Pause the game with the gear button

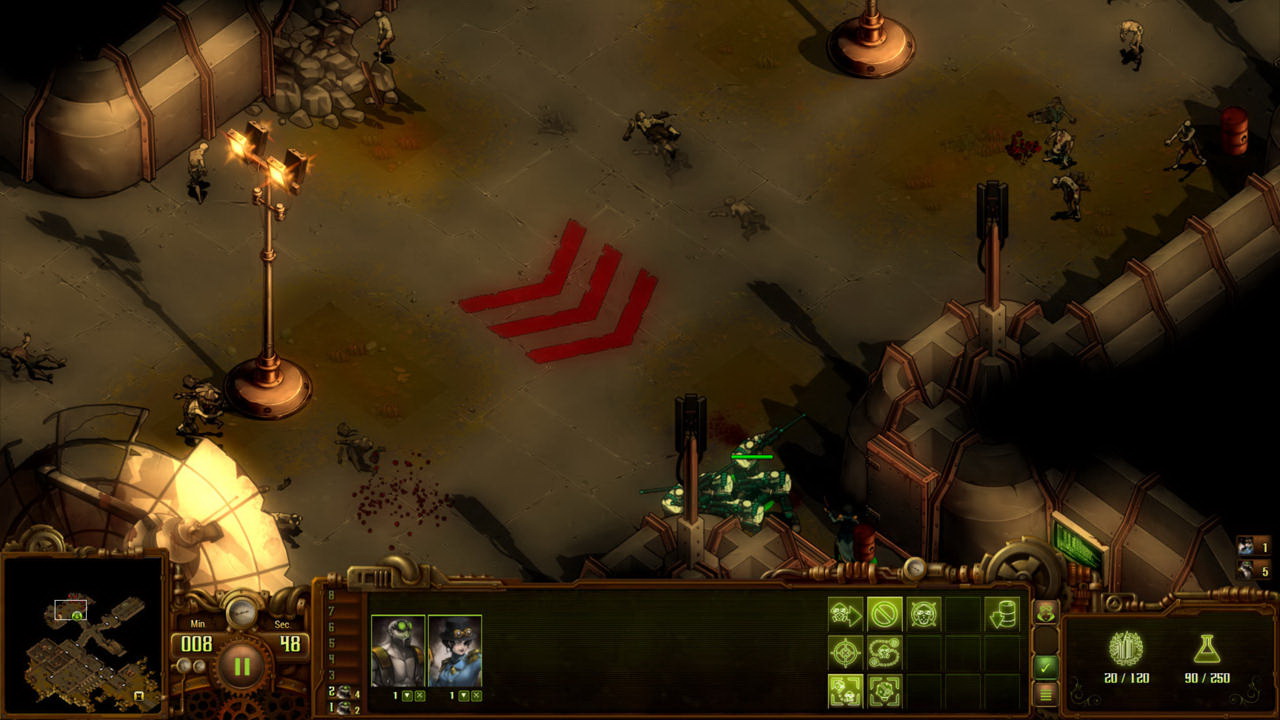241,667
